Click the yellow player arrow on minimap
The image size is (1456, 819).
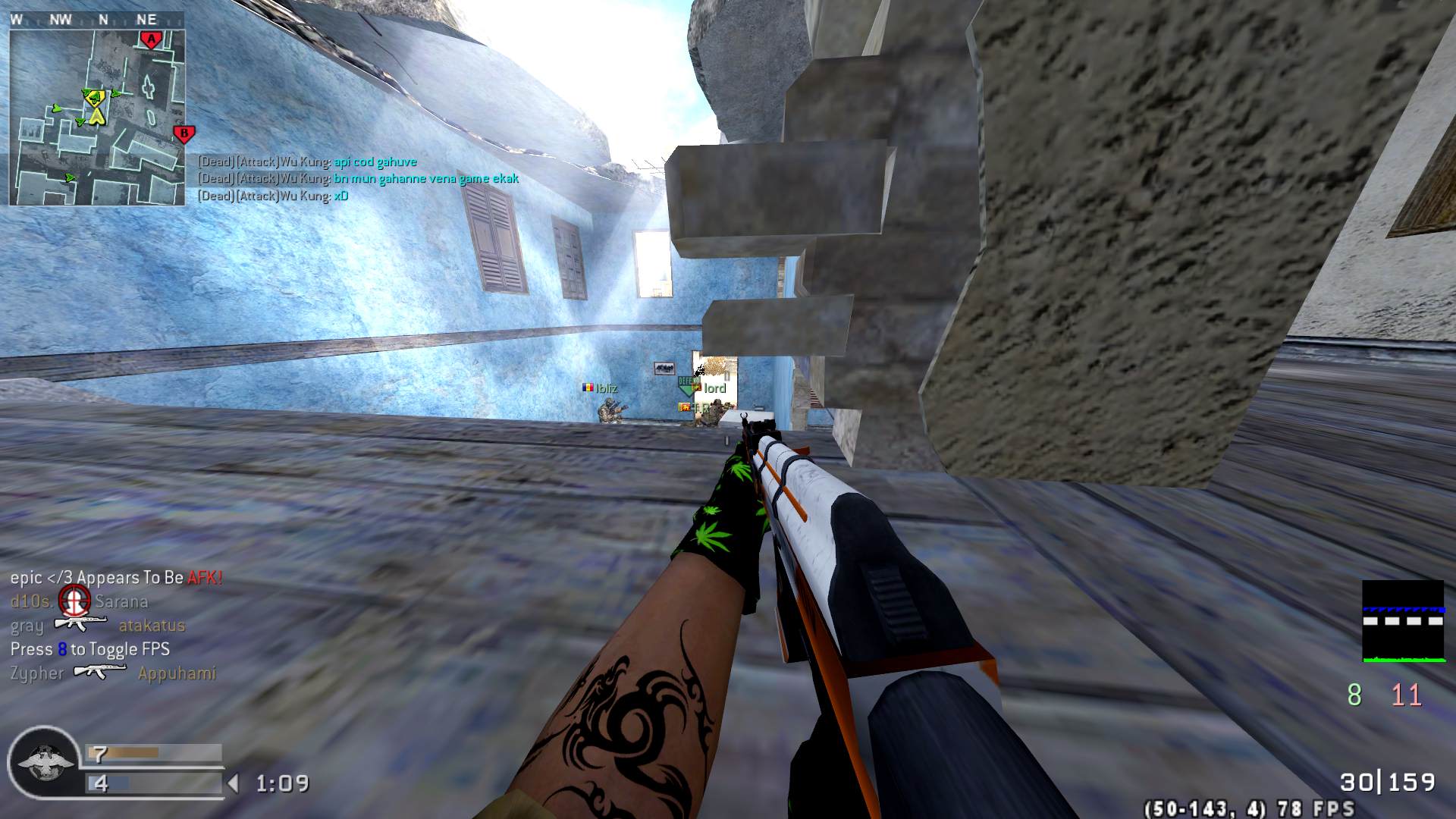click(x=96, y=116)
